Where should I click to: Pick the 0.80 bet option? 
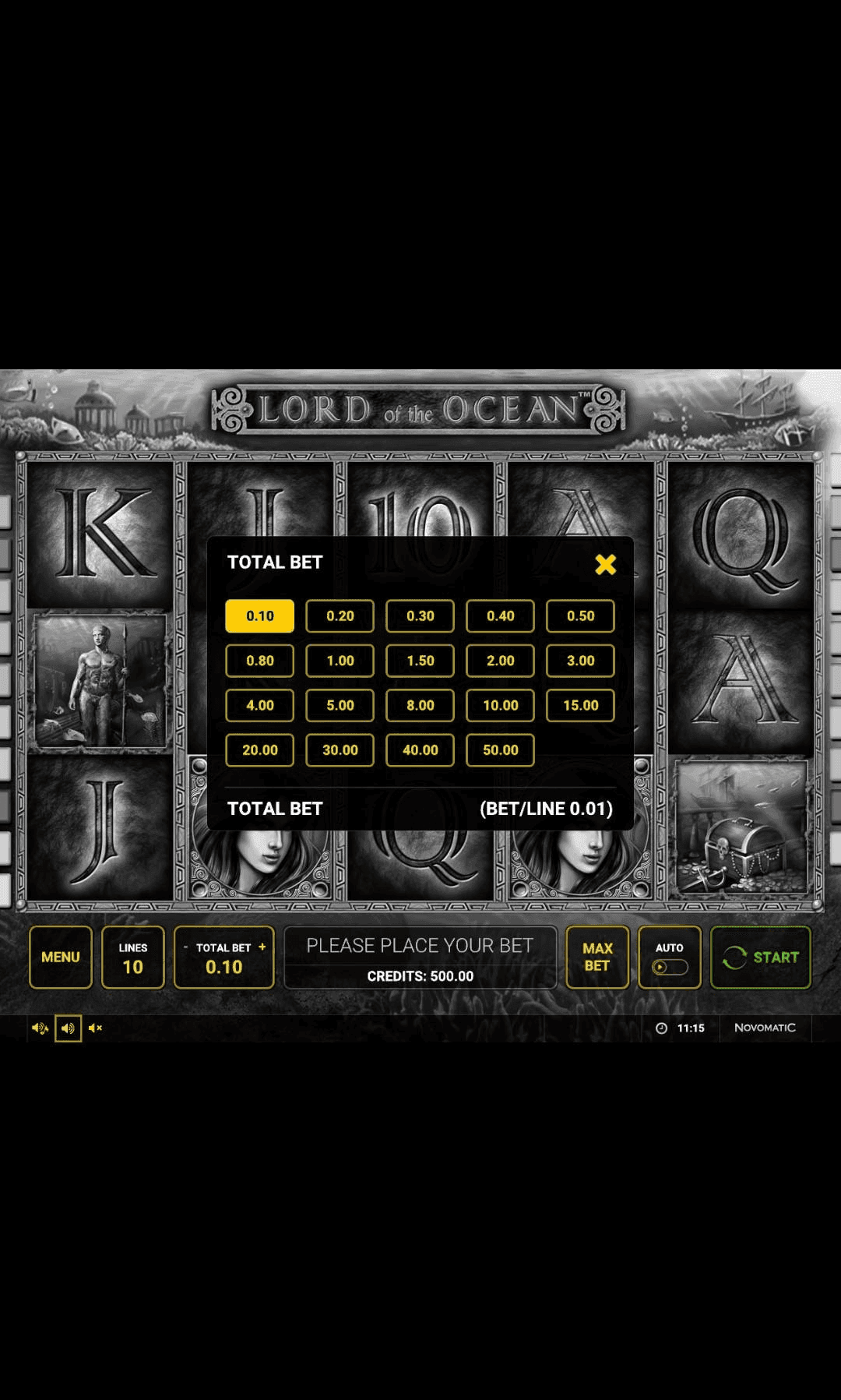point(259,661)
